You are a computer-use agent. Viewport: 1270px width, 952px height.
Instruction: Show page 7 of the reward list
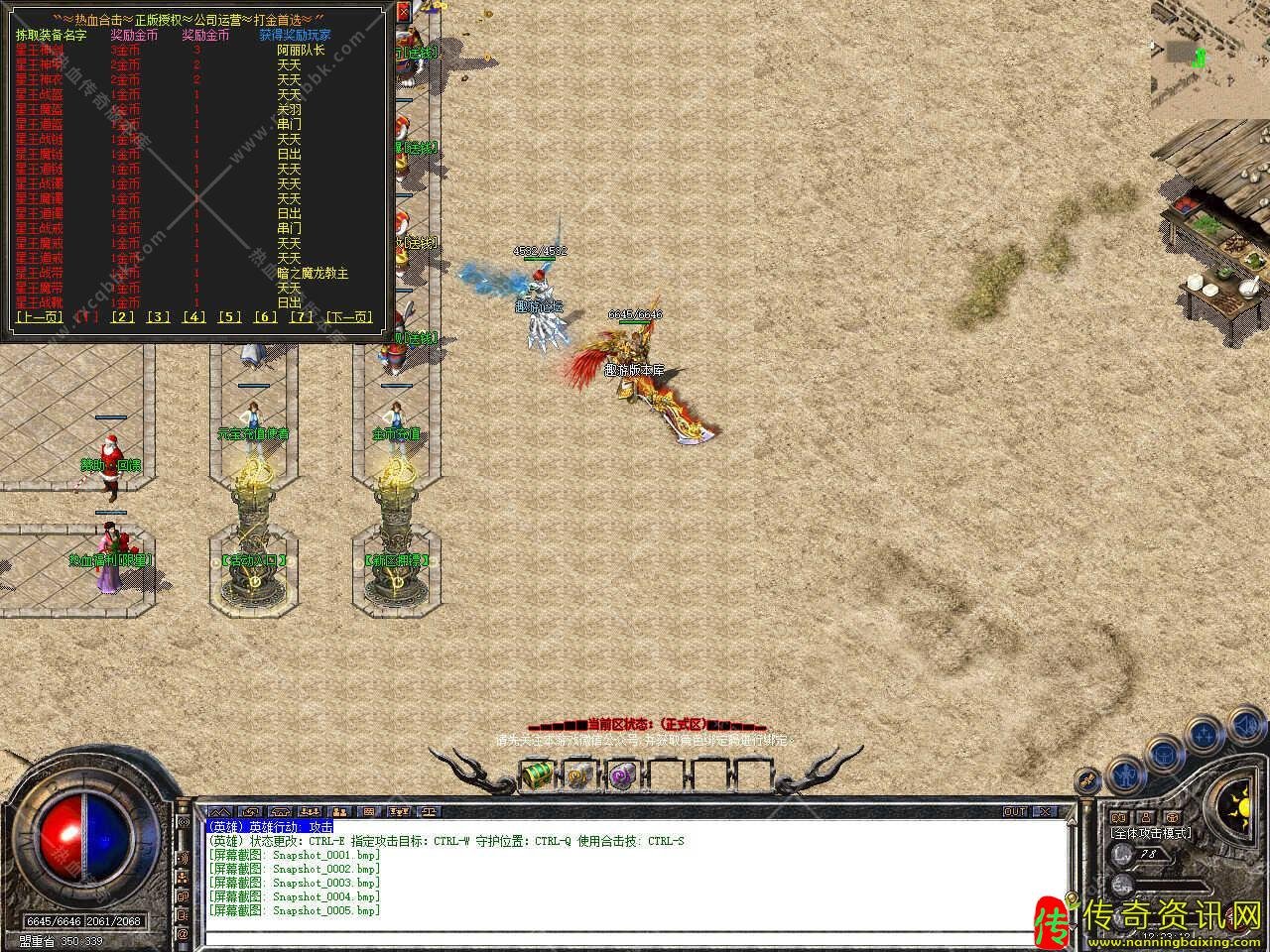click(301, 317)
